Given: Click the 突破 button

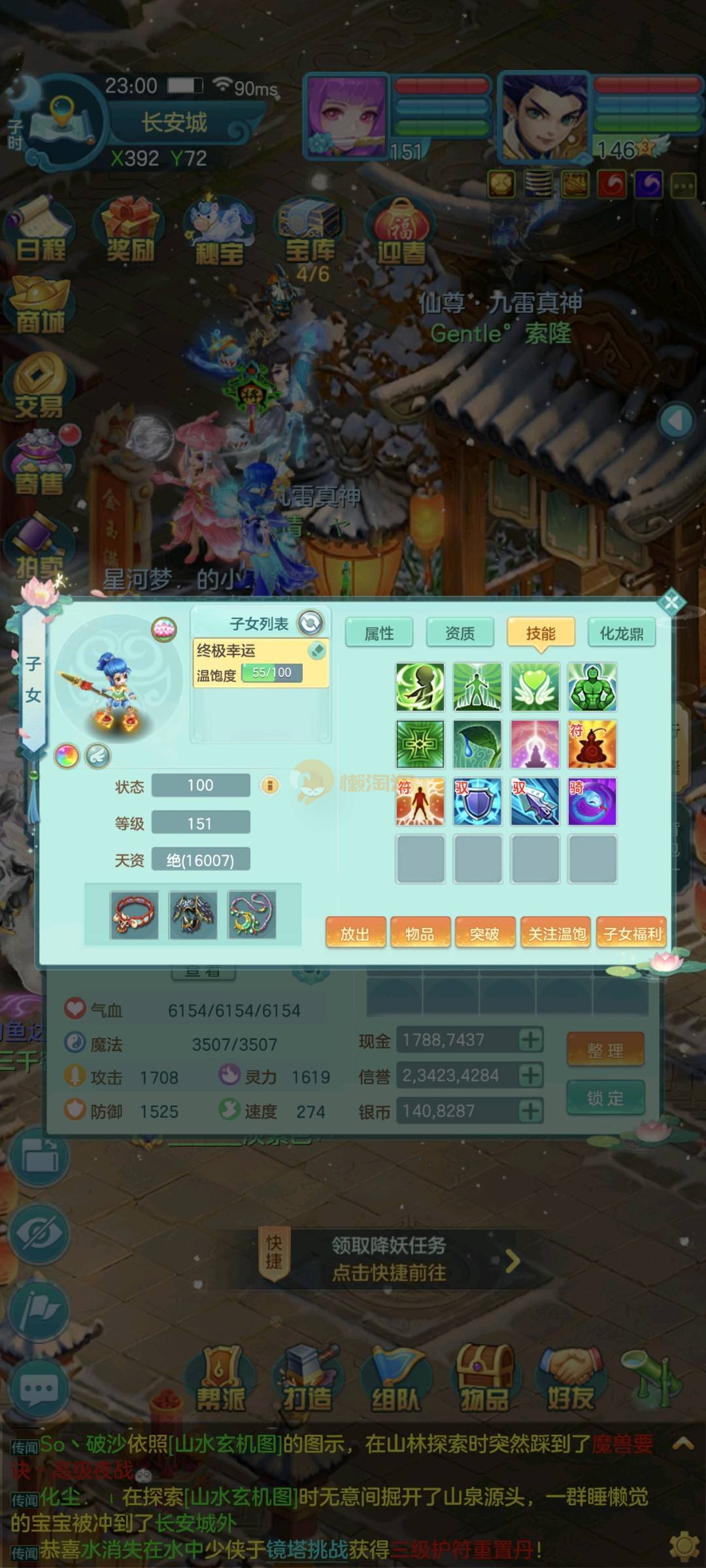Looking at the screenshot, I should [x=484, y=934].
